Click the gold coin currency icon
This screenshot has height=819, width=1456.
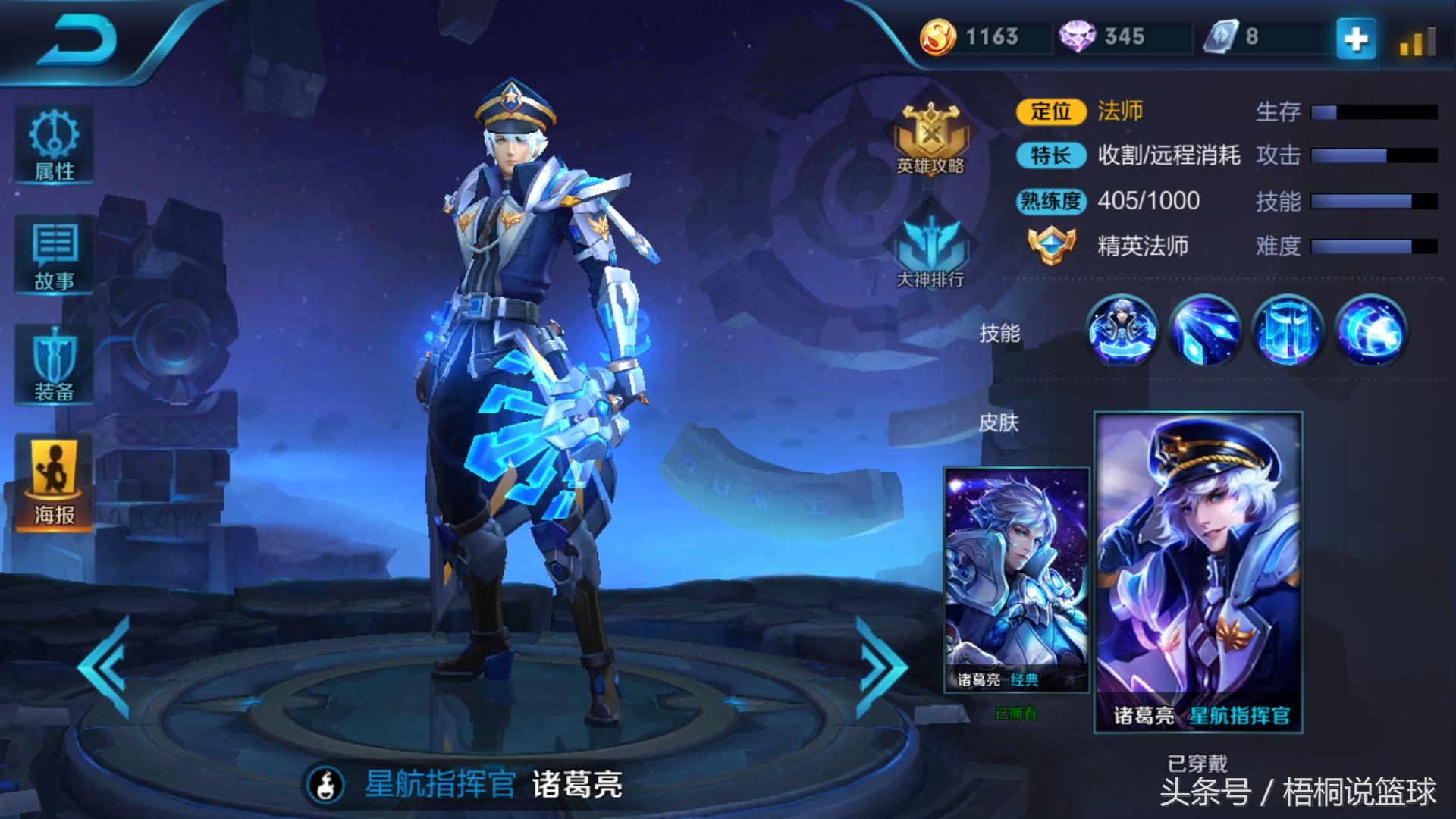point(938,37)
